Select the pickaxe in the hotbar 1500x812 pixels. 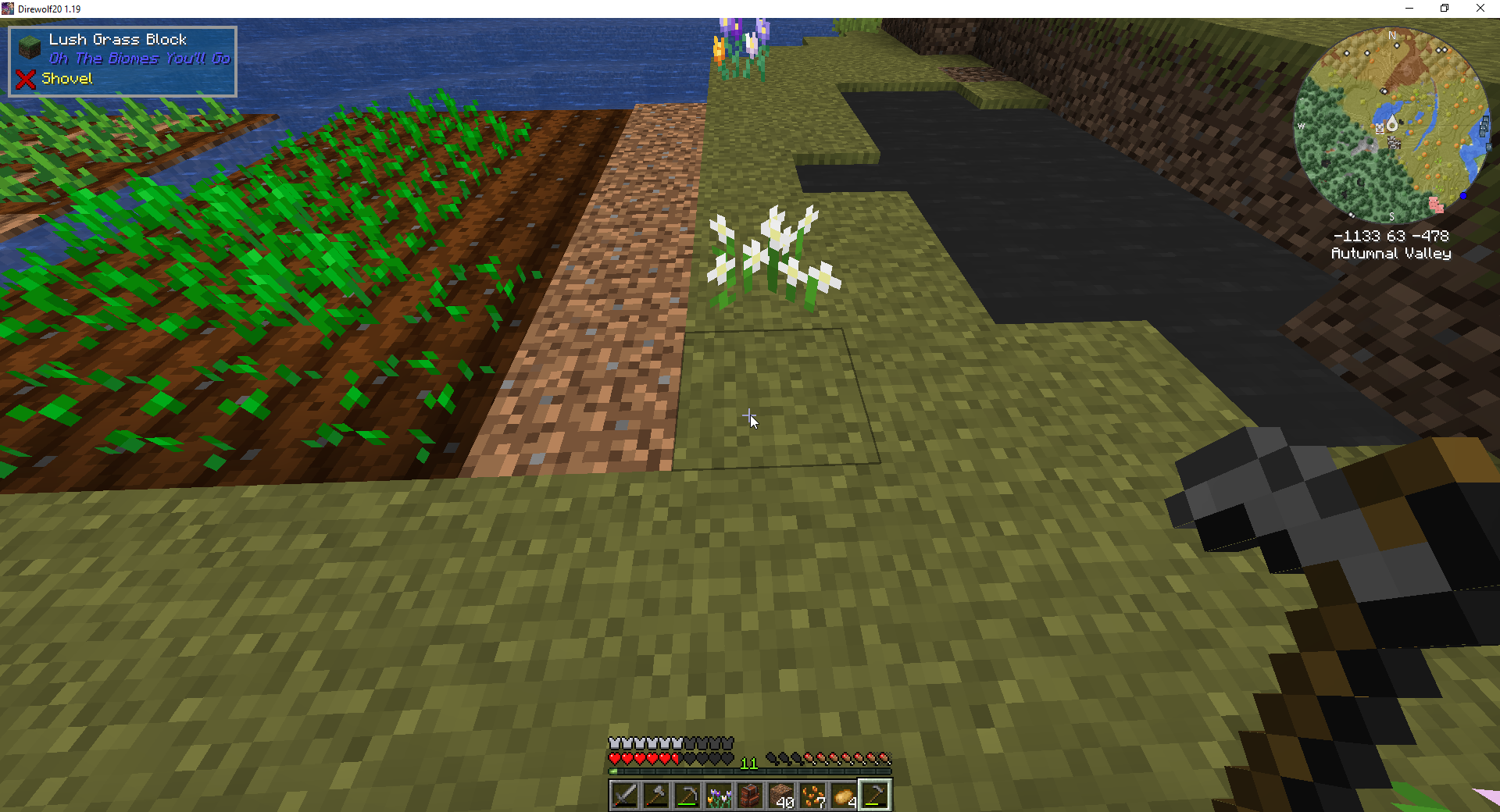tap(687, 794)
